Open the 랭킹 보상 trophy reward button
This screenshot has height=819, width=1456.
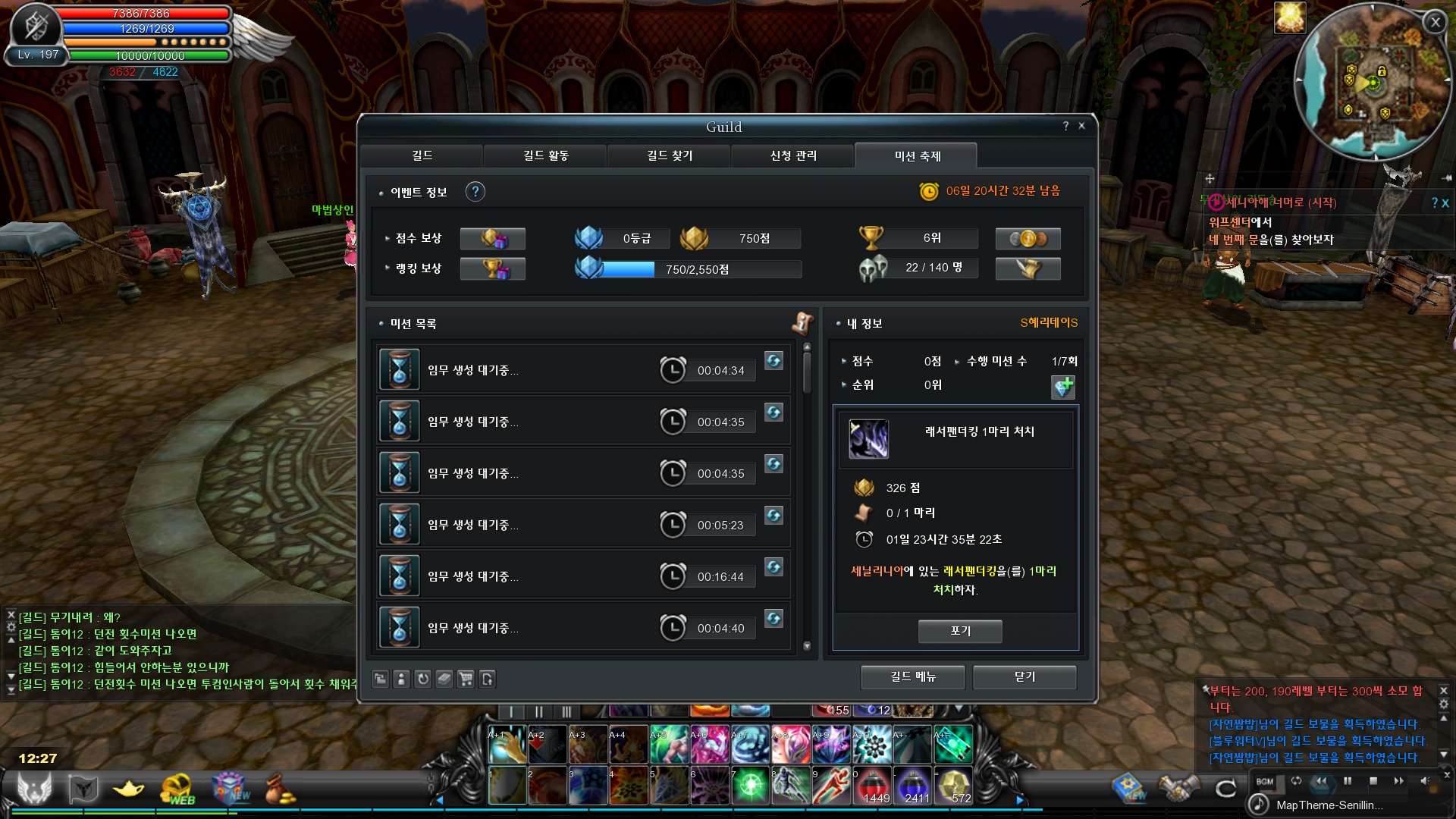point(493,268)
